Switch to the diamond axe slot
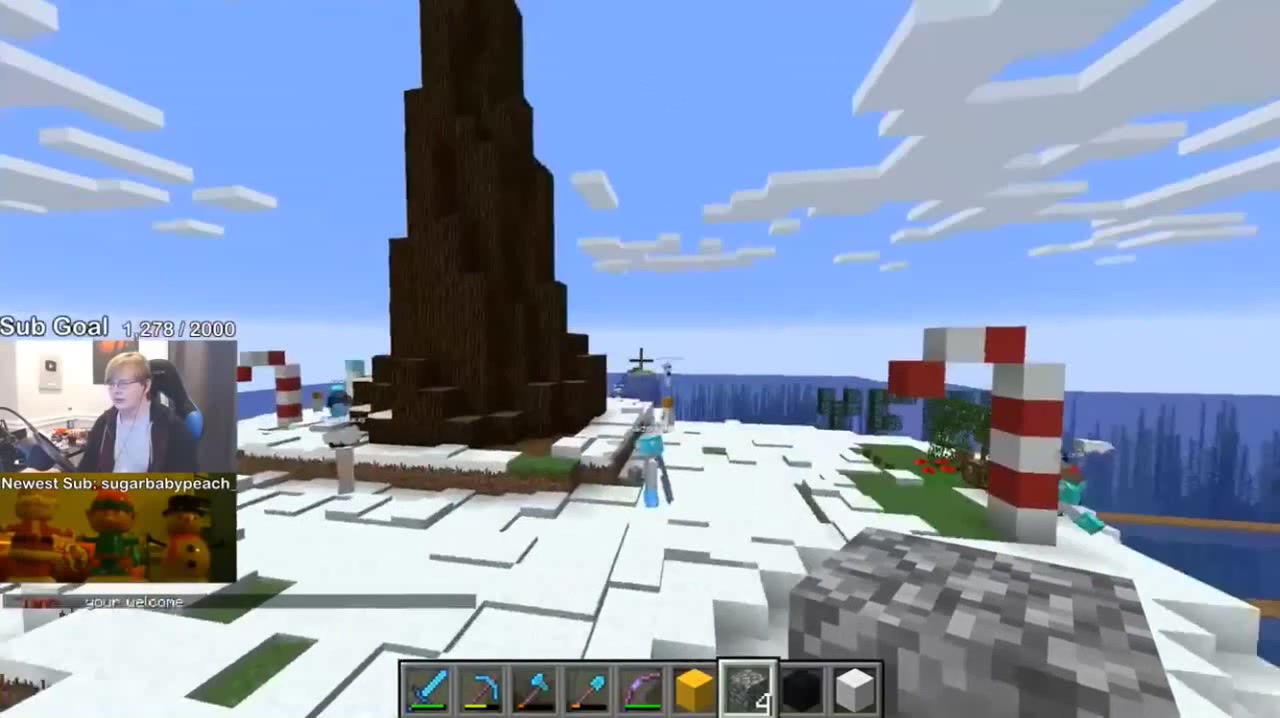Viewport: 1280px width, 718px height. click(534, 690)
